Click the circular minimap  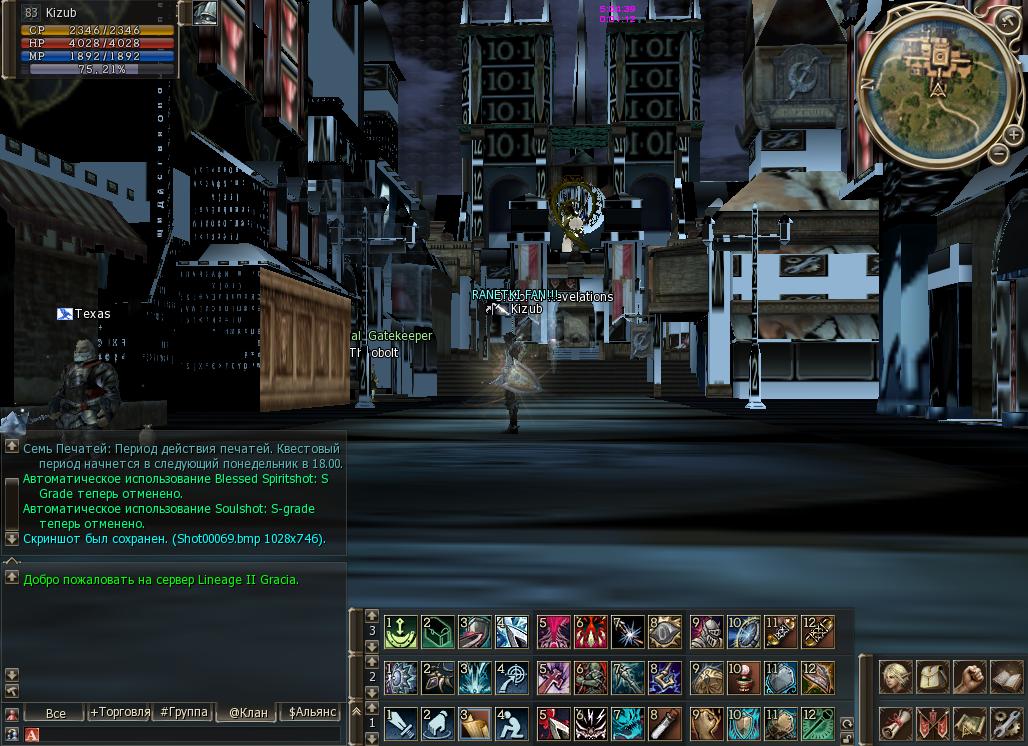click(937, 83)
